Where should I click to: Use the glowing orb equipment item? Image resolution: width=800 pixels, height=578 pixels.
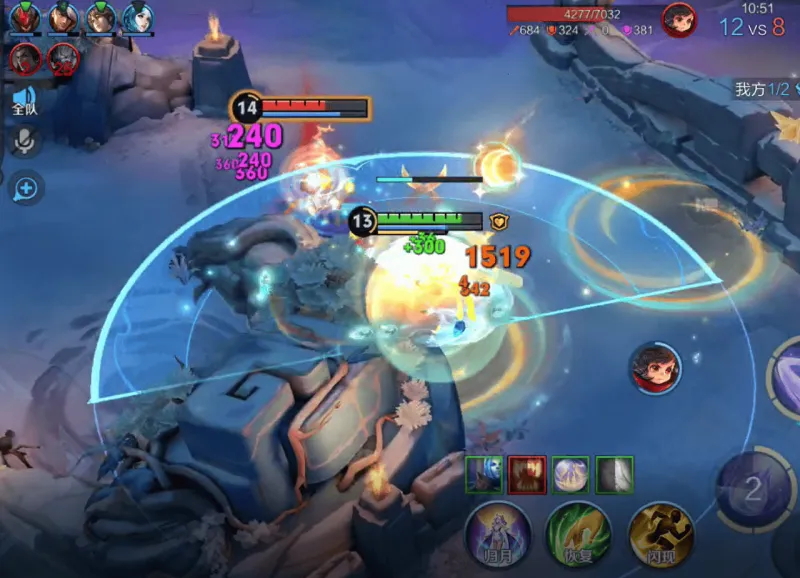(569, 473)
